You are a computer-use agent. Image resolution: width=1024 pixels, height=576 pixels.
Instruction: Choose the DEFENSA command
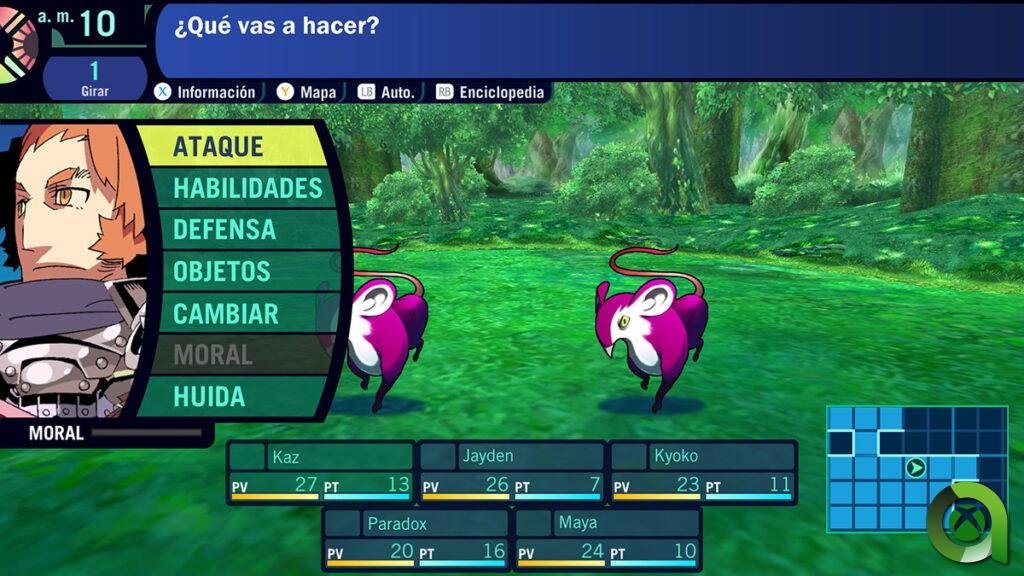click(224, 229)
